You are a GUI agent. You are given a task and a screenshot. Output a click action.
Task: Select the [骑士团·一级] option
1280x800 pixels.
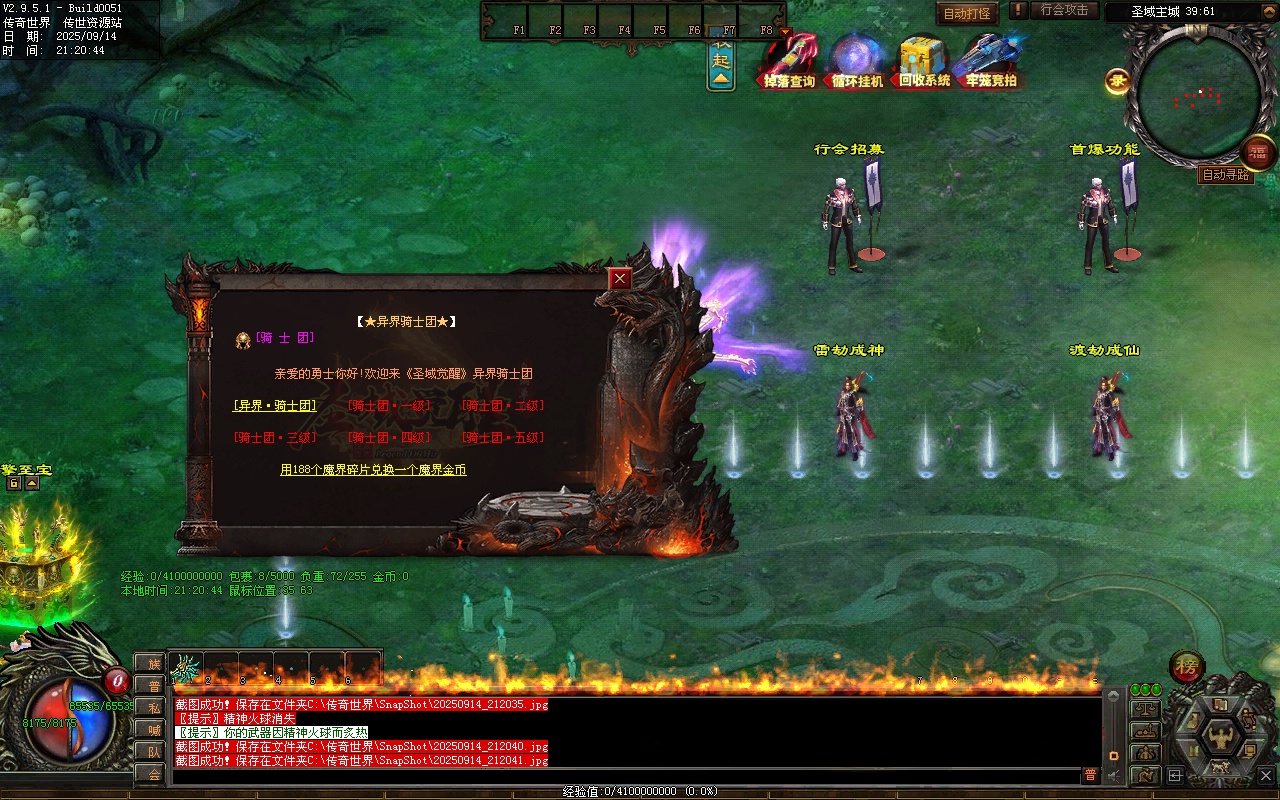389,406
